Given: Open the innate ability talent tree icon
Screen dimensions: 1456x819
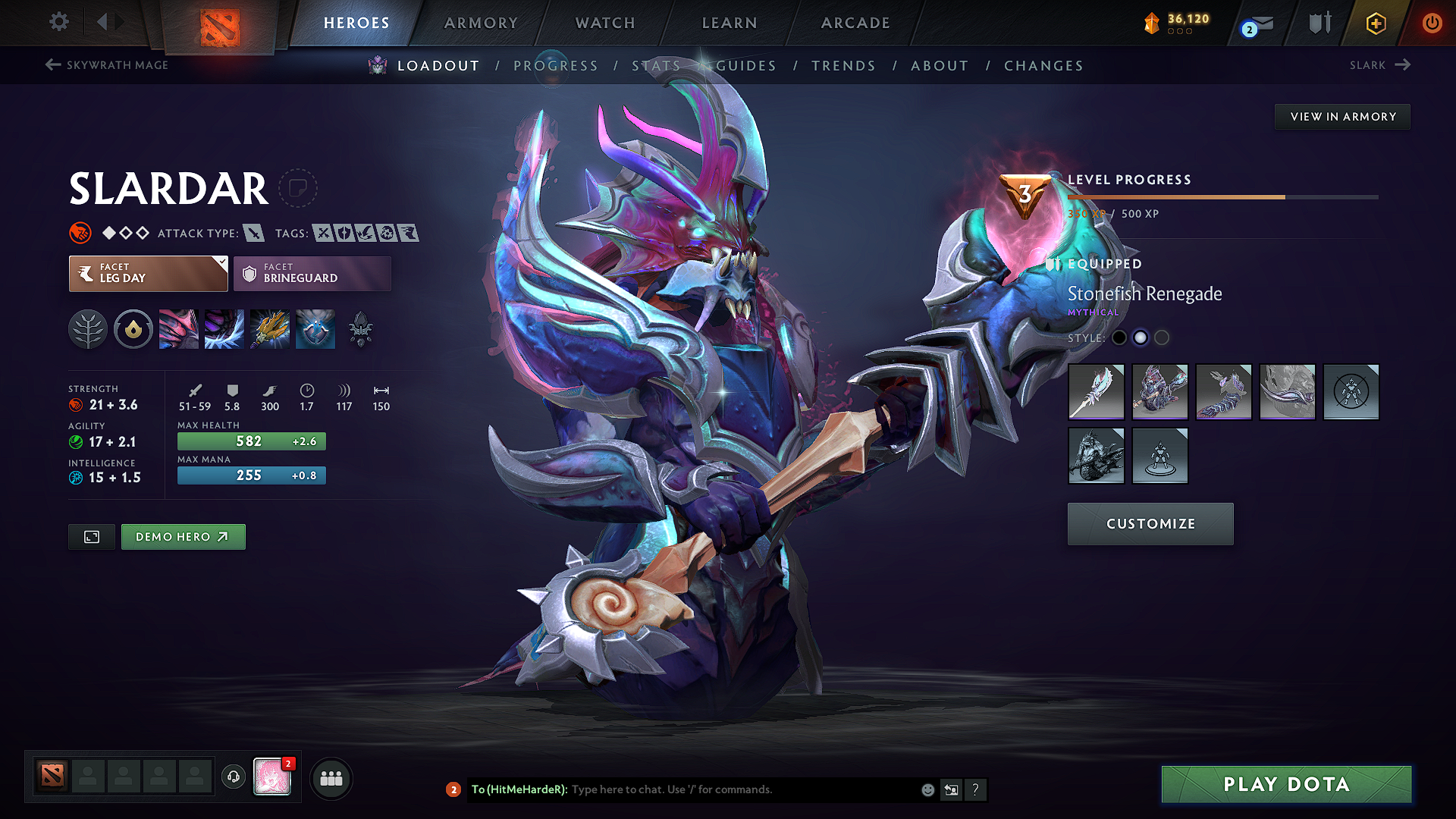Looking at the screenshot, I should click(x=87, y=328).
